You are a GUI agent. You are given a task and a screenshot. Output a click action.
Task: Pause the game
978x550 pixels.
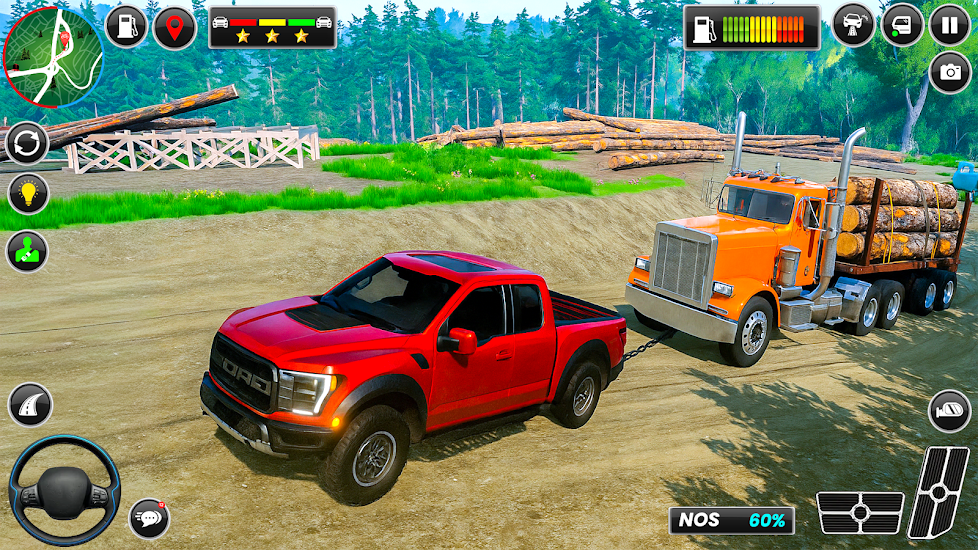click(x=949, y=25)
